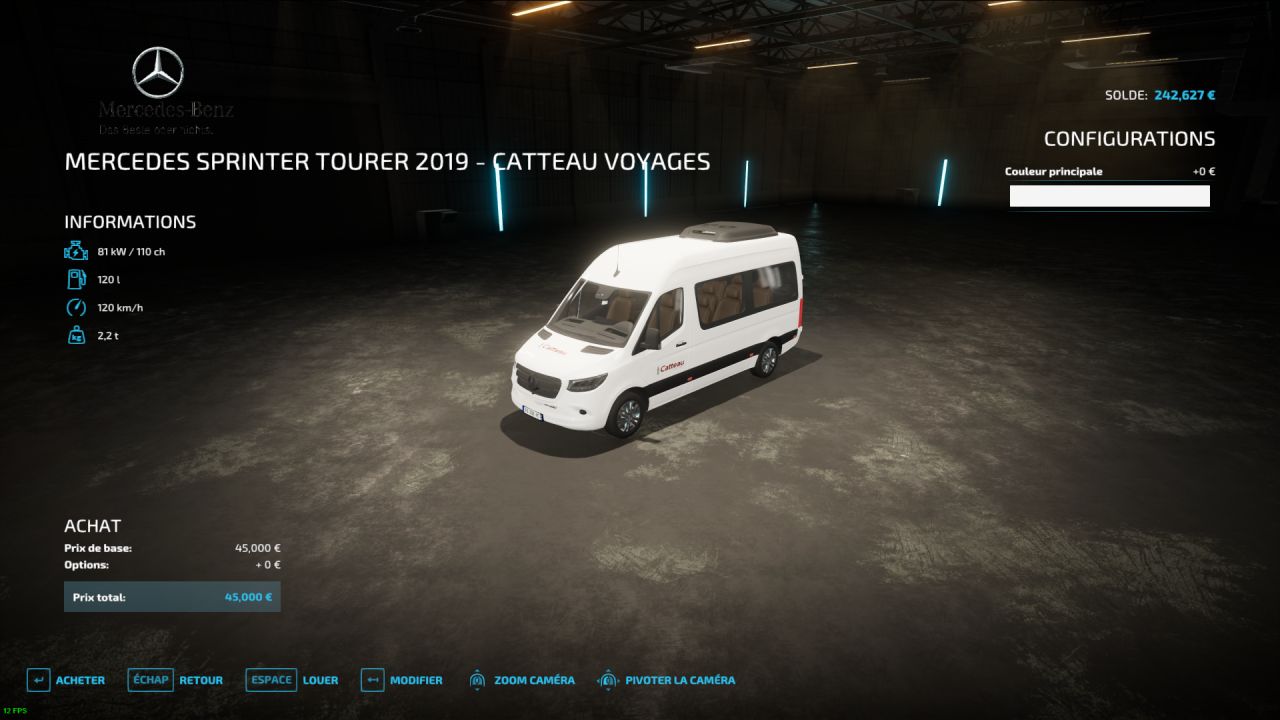
Task: Click the Prix total highlighted field
Action: (172, 596)
